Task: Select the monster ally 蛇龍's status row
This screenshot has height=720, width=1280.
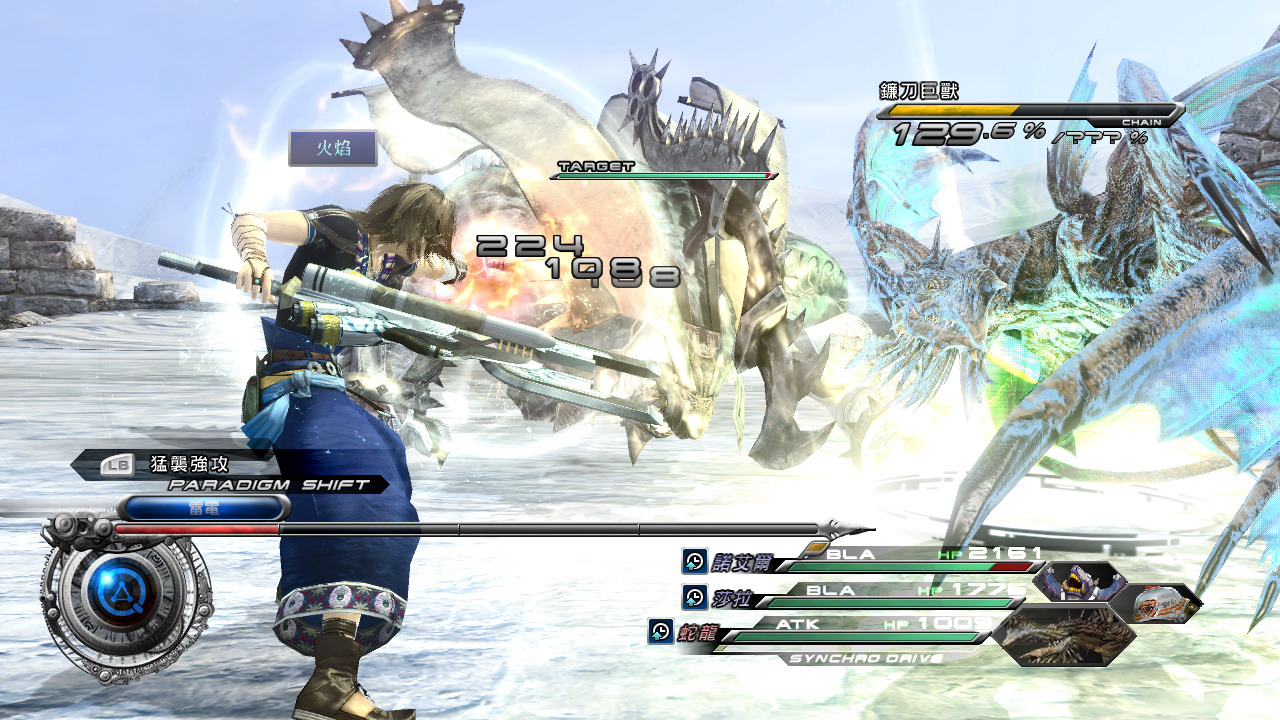Action: coord(840,631)
